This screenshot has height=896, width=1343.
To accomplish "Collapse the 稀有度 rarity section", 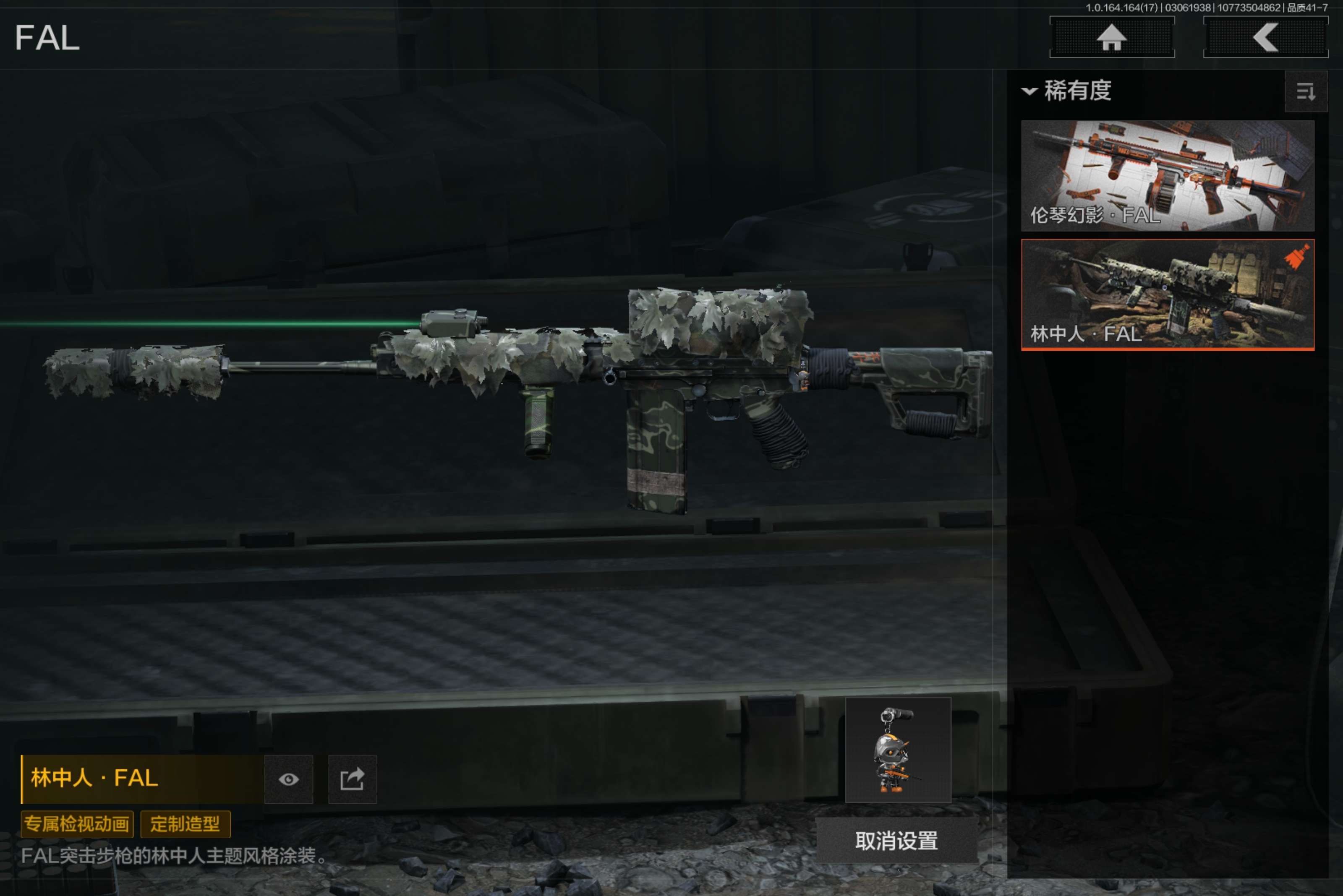I will click(x=1029, y=91).
